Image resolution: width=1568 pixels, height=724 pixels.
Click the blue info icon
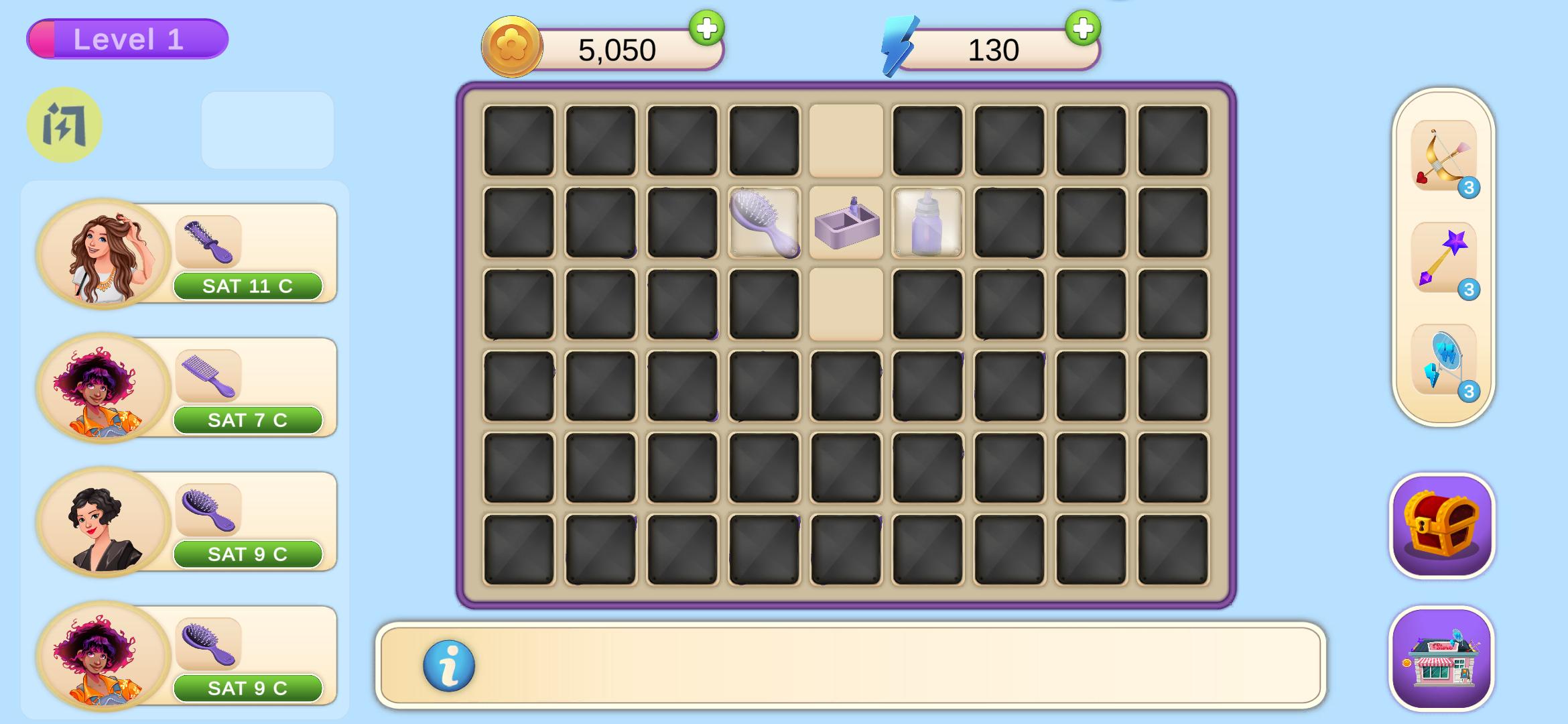(x=449, y=666)
